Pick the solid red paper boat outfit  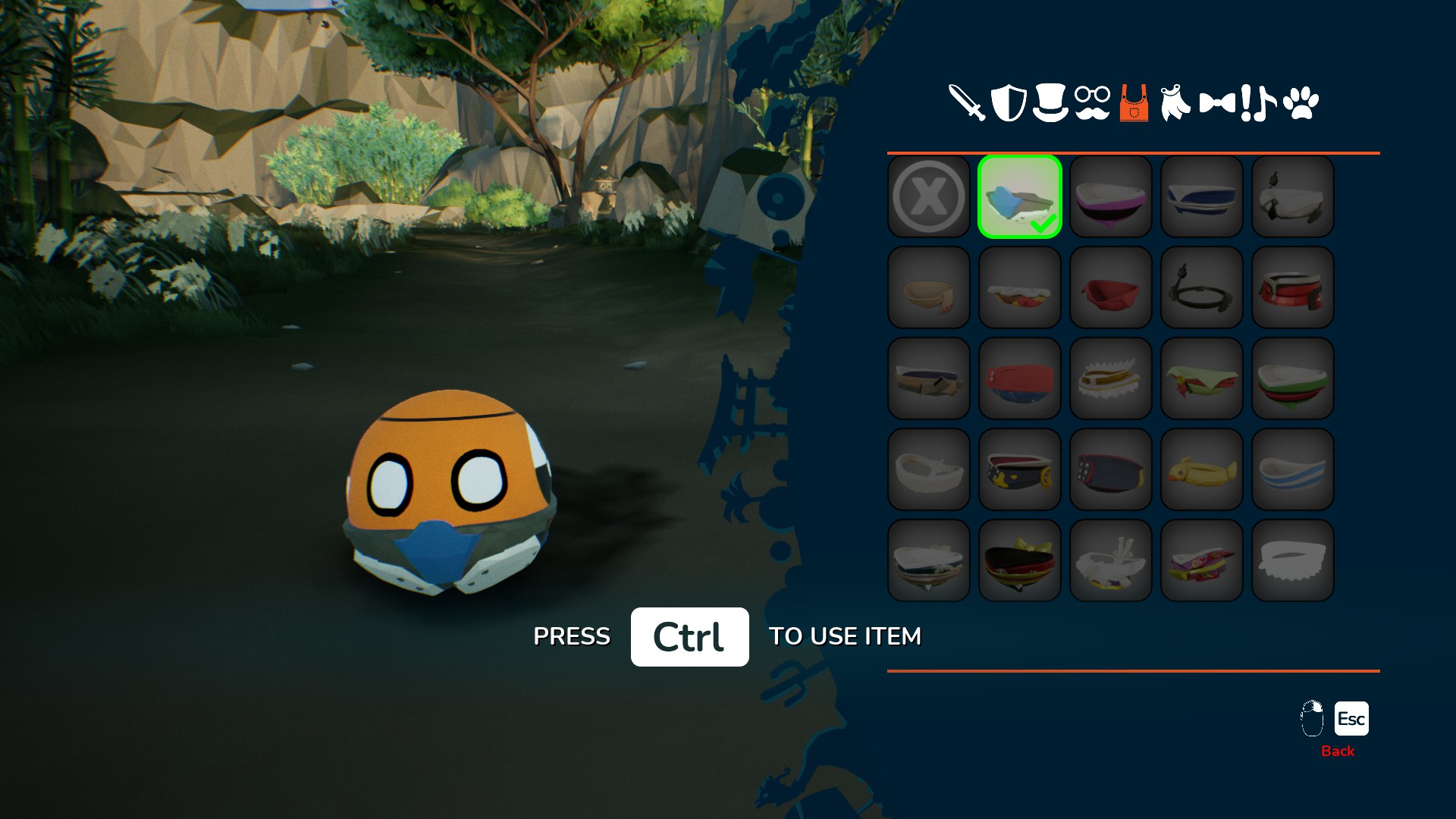pyautogui.click(x=1111, y=287)
